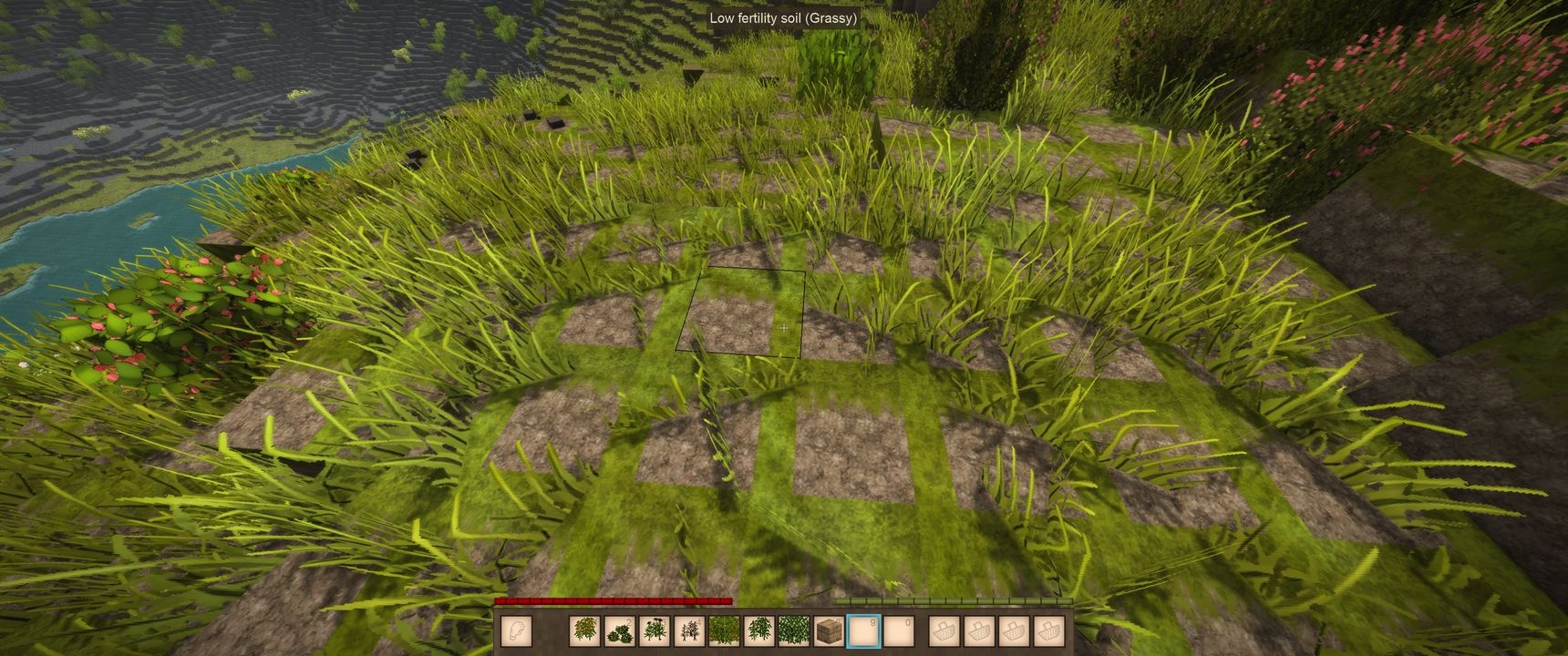This screenshot has width=1568, height=656.
Task: Click the off-hand slot with the hand outline
Action: [516, 630]
